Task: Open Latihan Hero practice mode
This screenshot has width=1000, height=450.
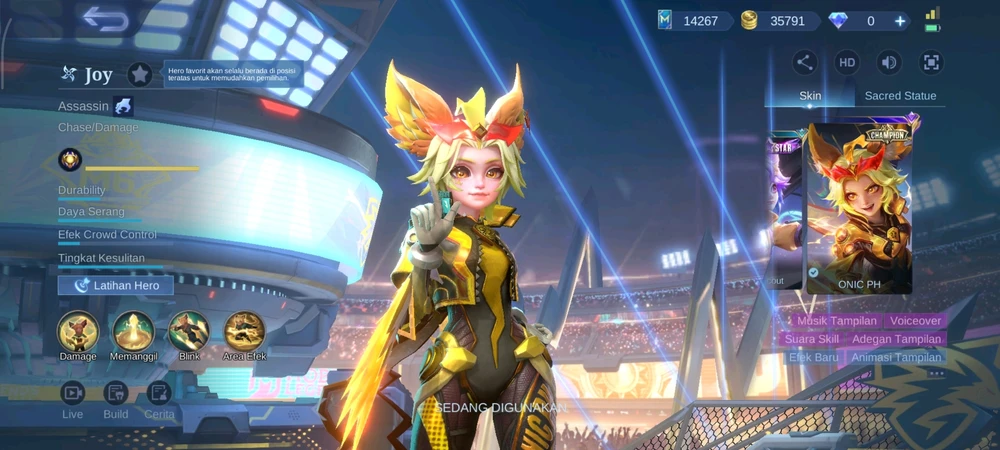Action: [x=116, y=285]
